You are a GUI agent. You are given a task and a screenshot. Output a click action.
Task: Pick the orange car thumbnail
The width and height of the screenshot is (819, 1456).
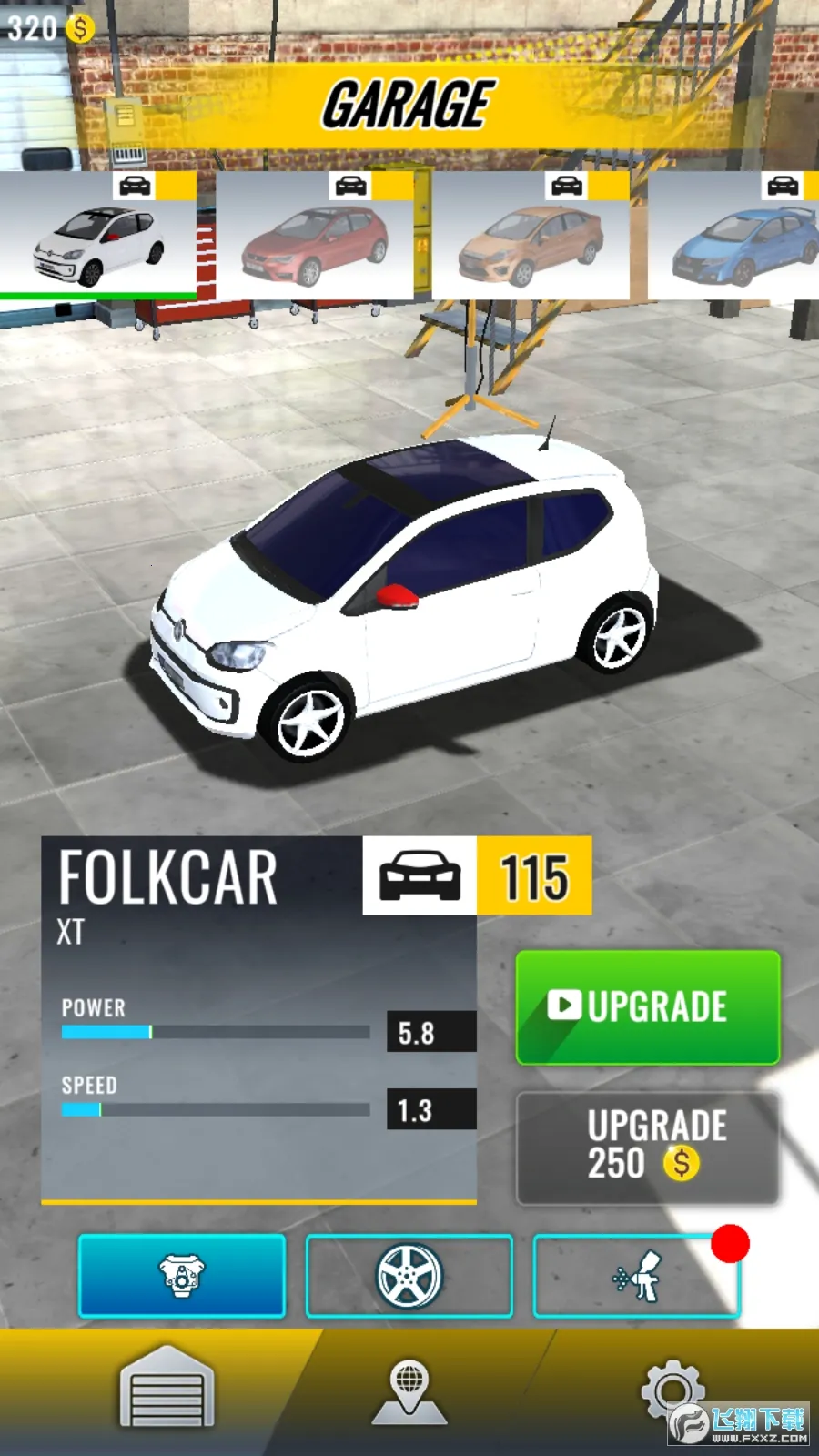[531, 237]
